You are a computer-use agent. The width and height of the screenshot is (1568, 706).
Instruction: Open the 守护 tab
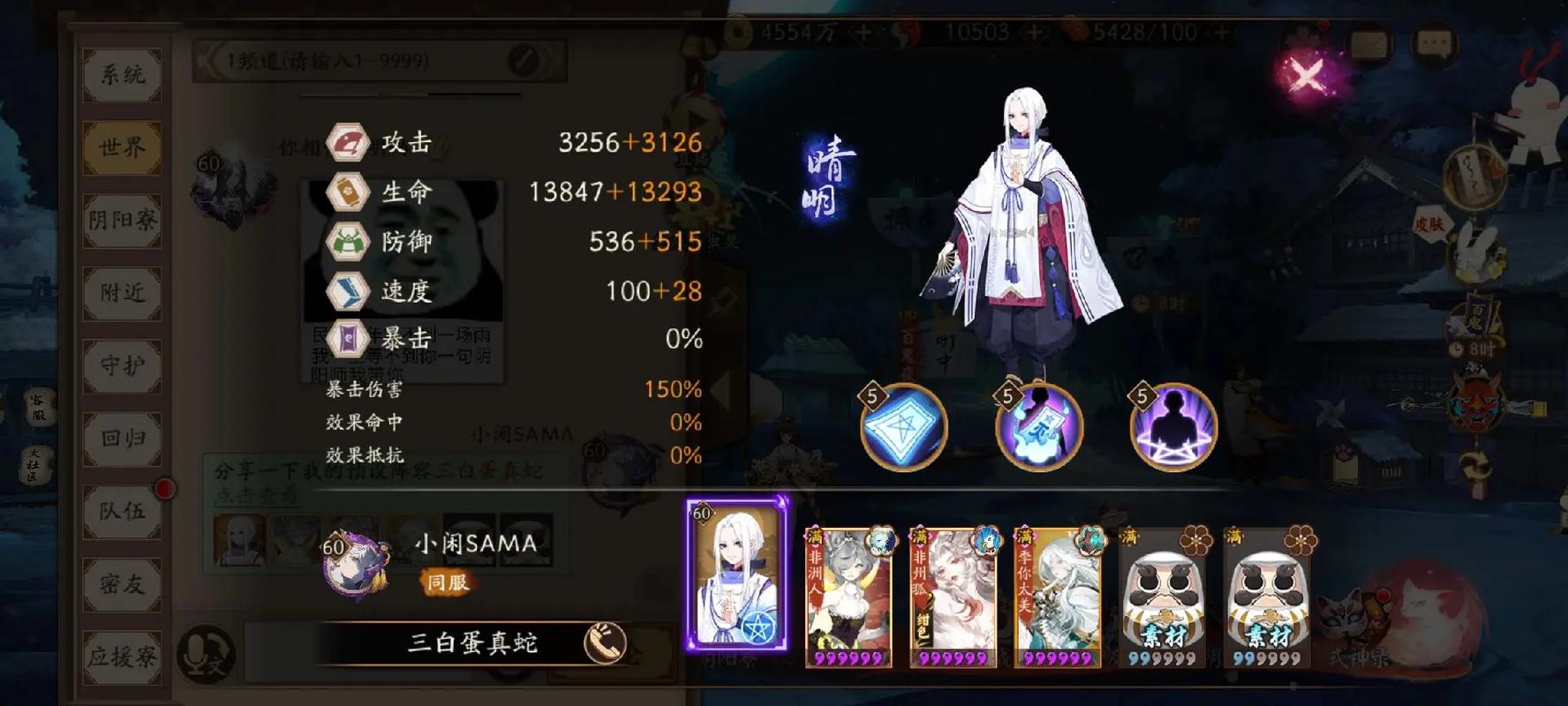[122, 365]
